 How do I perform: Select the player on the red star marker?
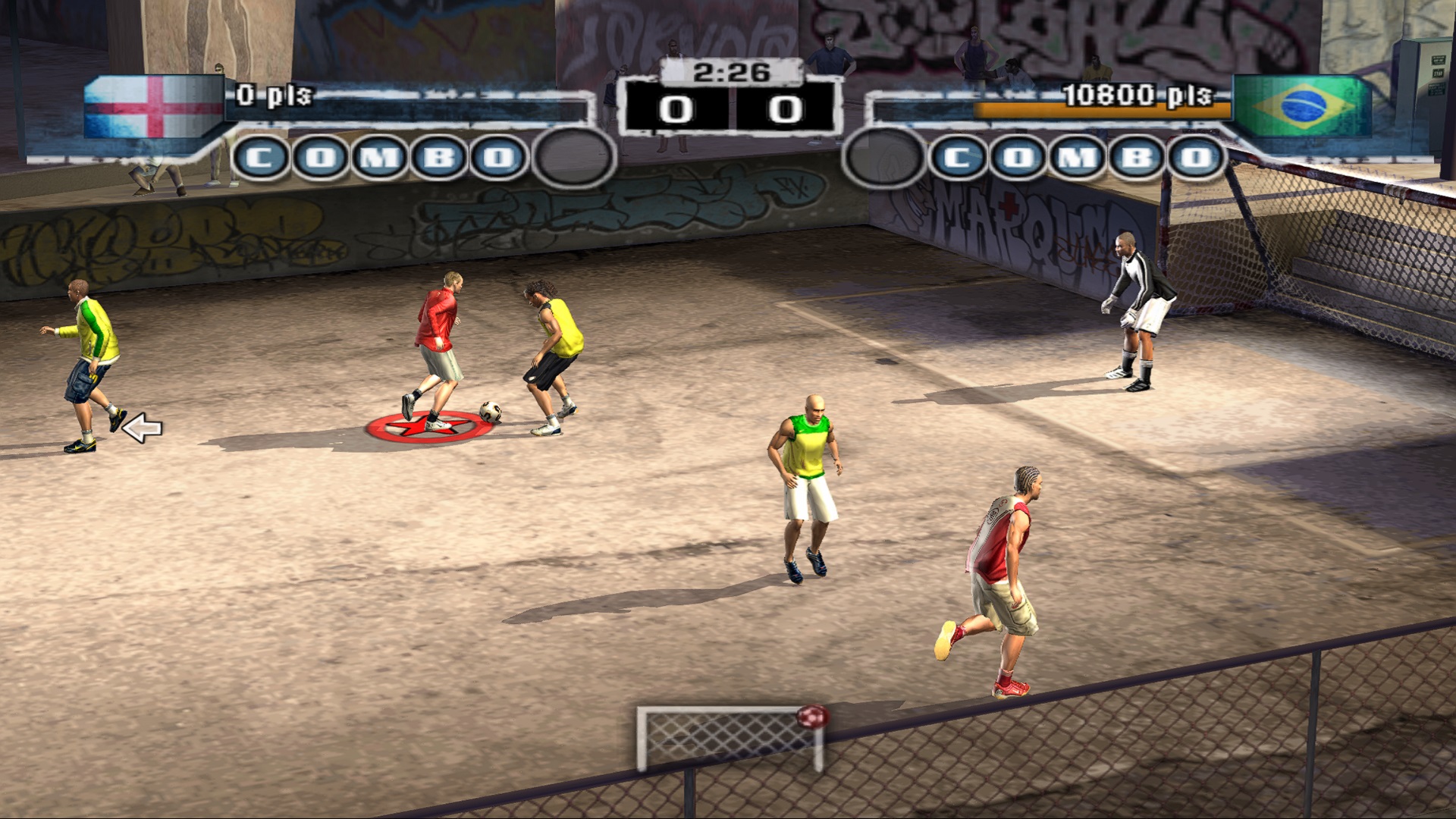pos(438,350)
